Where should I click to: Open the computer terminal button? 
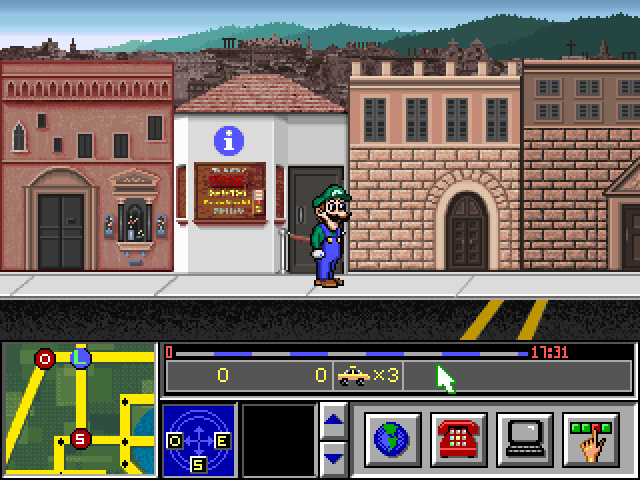point(525,439)
